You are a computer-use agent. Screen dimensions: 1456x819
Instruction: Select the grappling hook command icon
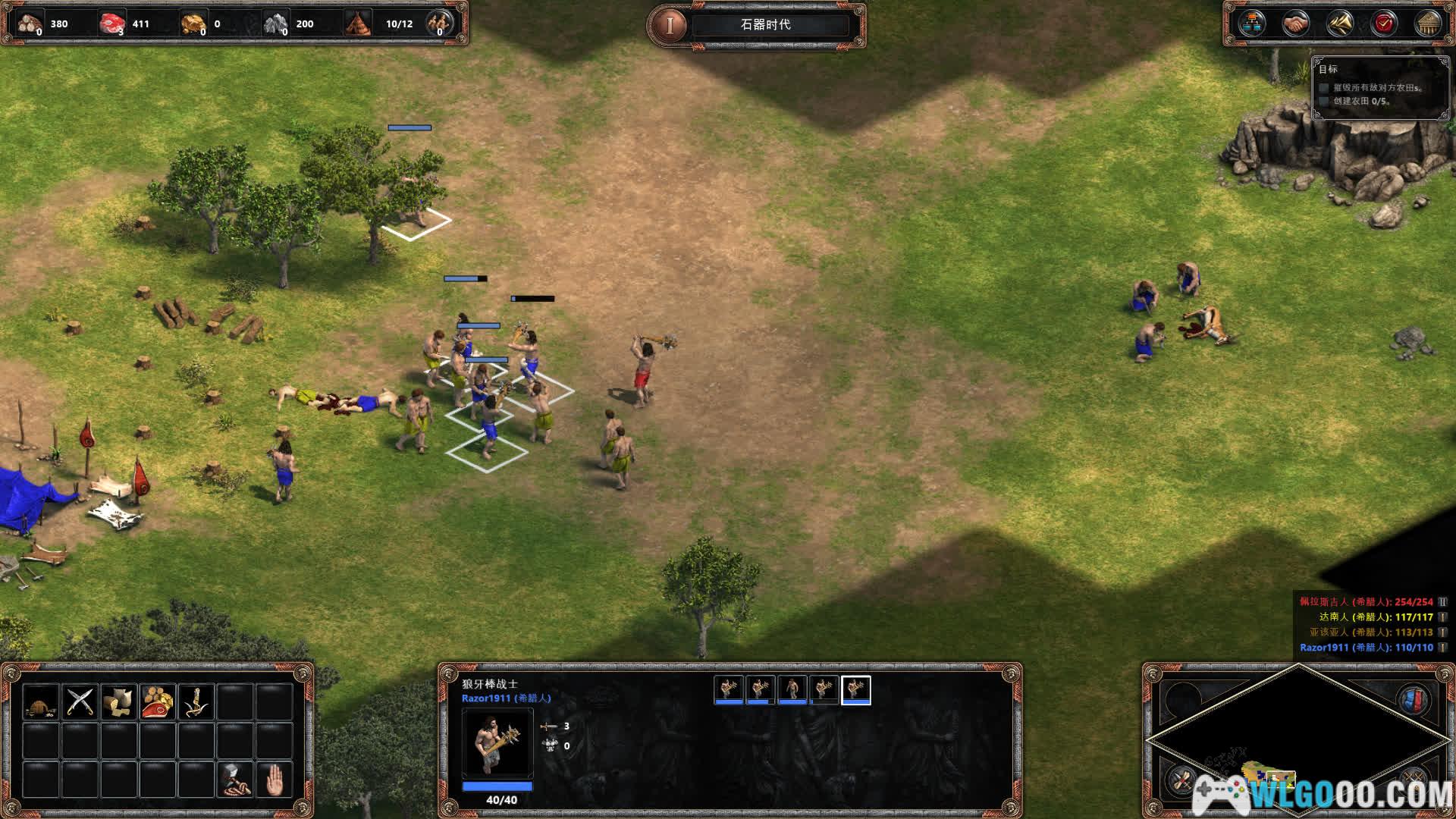coord(197,701)
